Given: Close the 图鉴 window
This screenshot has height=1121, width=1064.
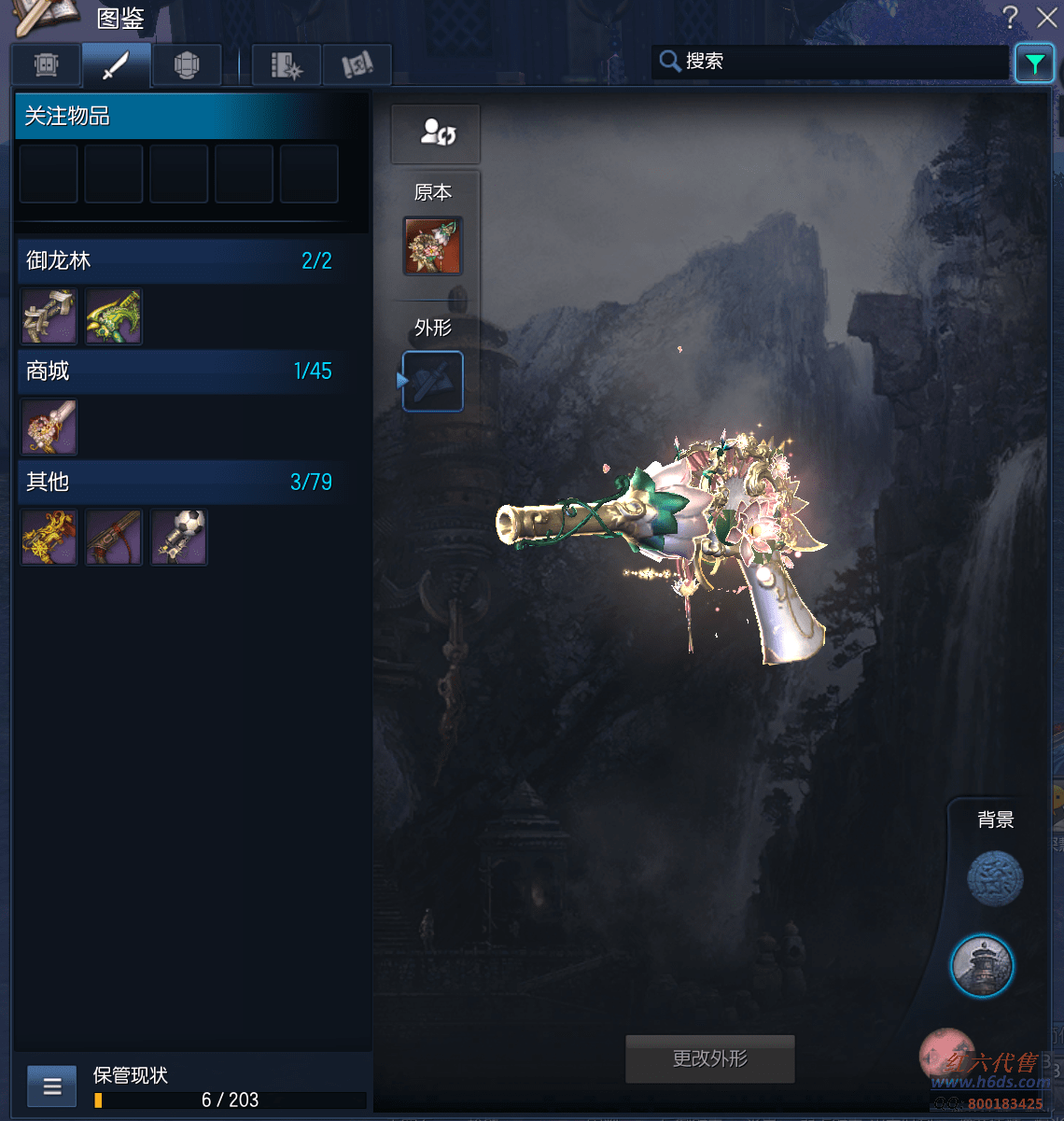Looking at the screenshot, I should coord(1046,17).
